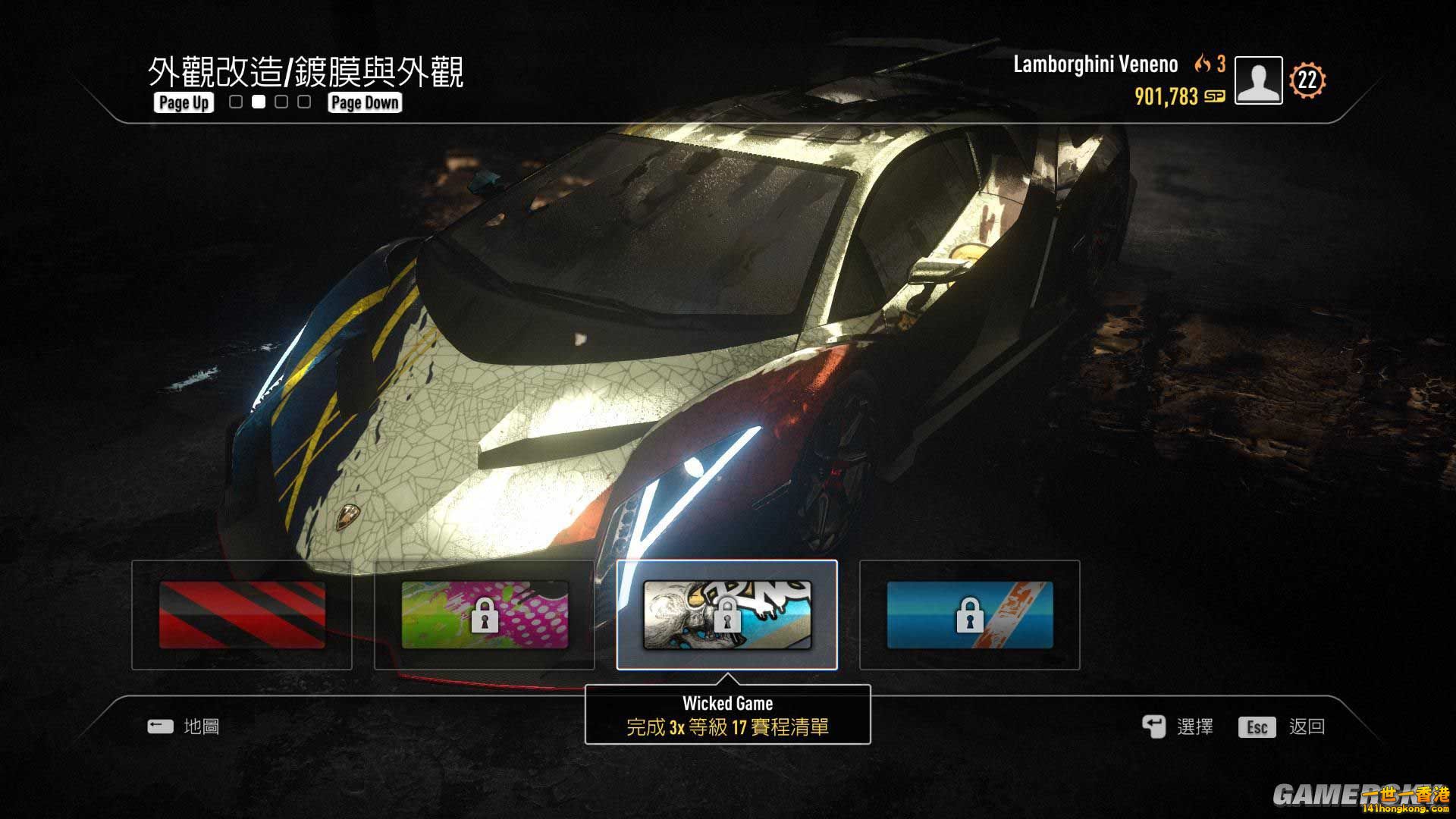Select the second page indicator dot
The width and height of the screenshot is (1456, 819).
coord(258,102)
